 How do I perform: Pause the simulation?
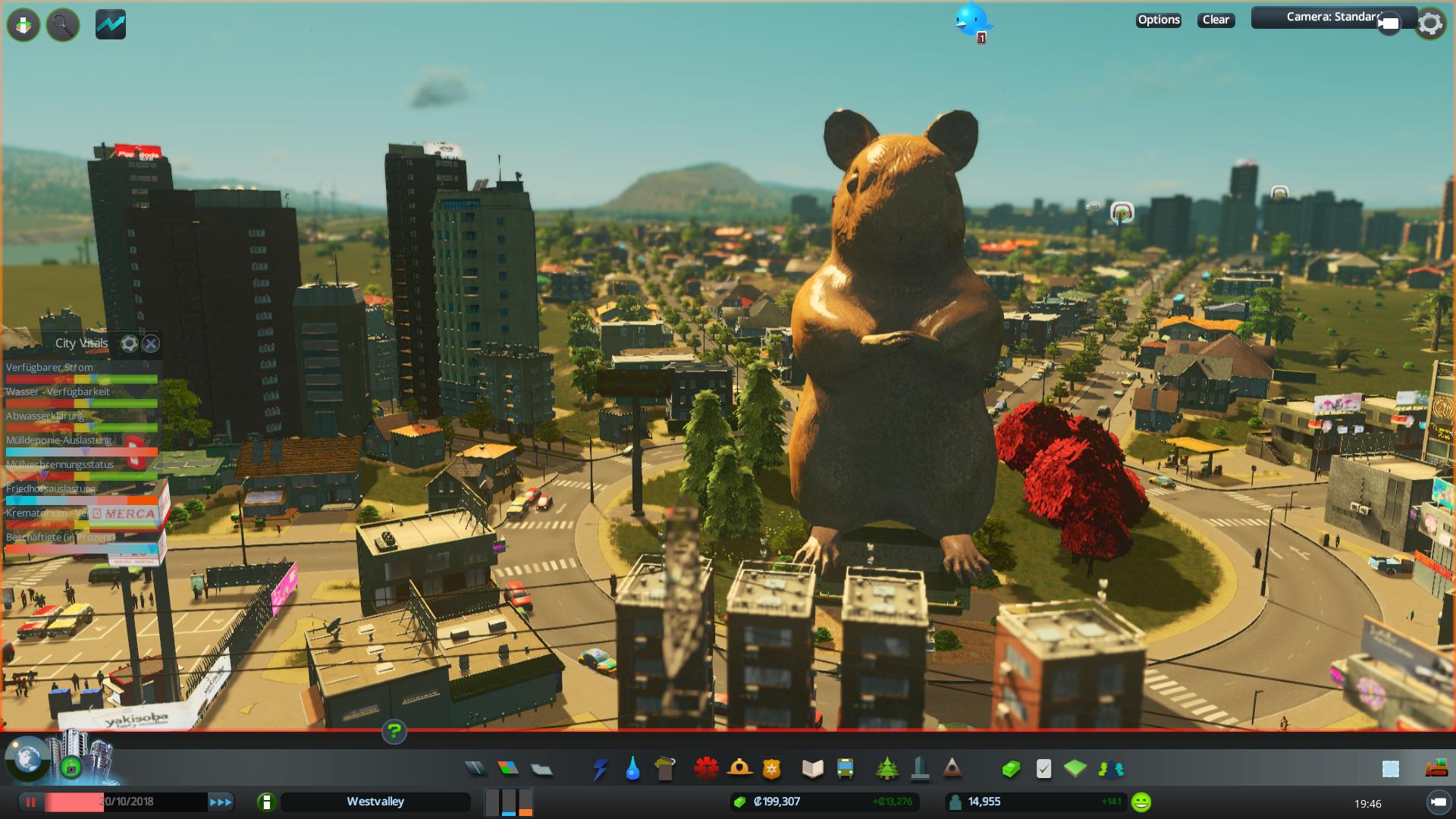pos(31,802)
